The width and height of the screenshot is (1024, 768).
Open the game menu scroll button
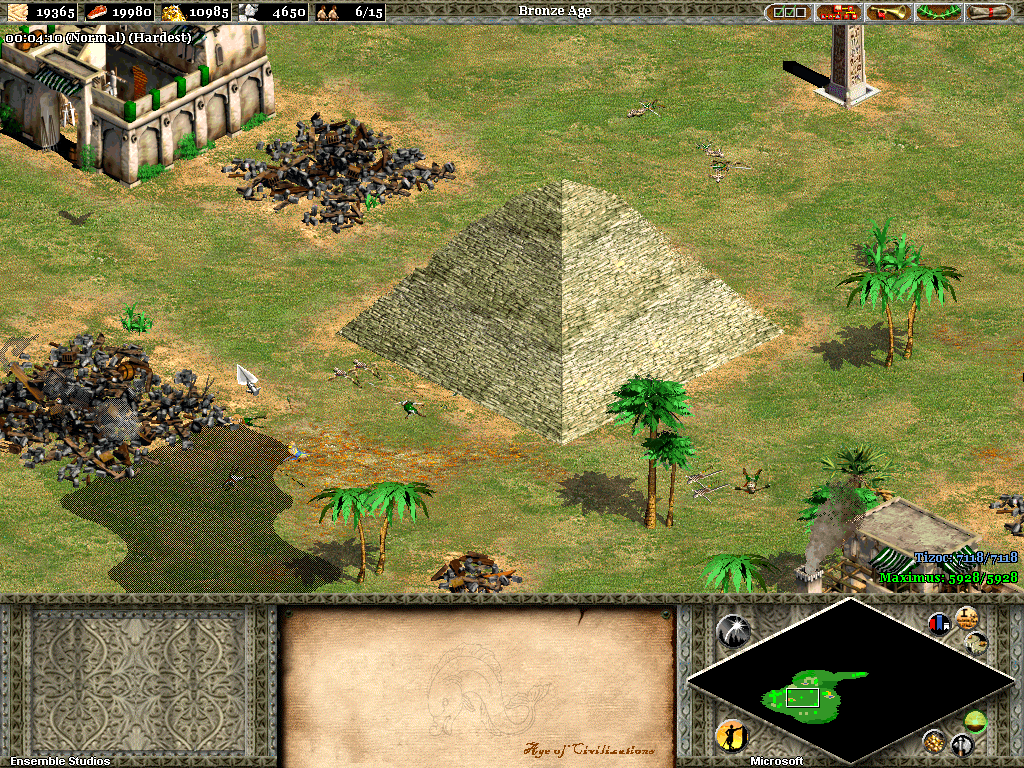click(x=989, y=12)
